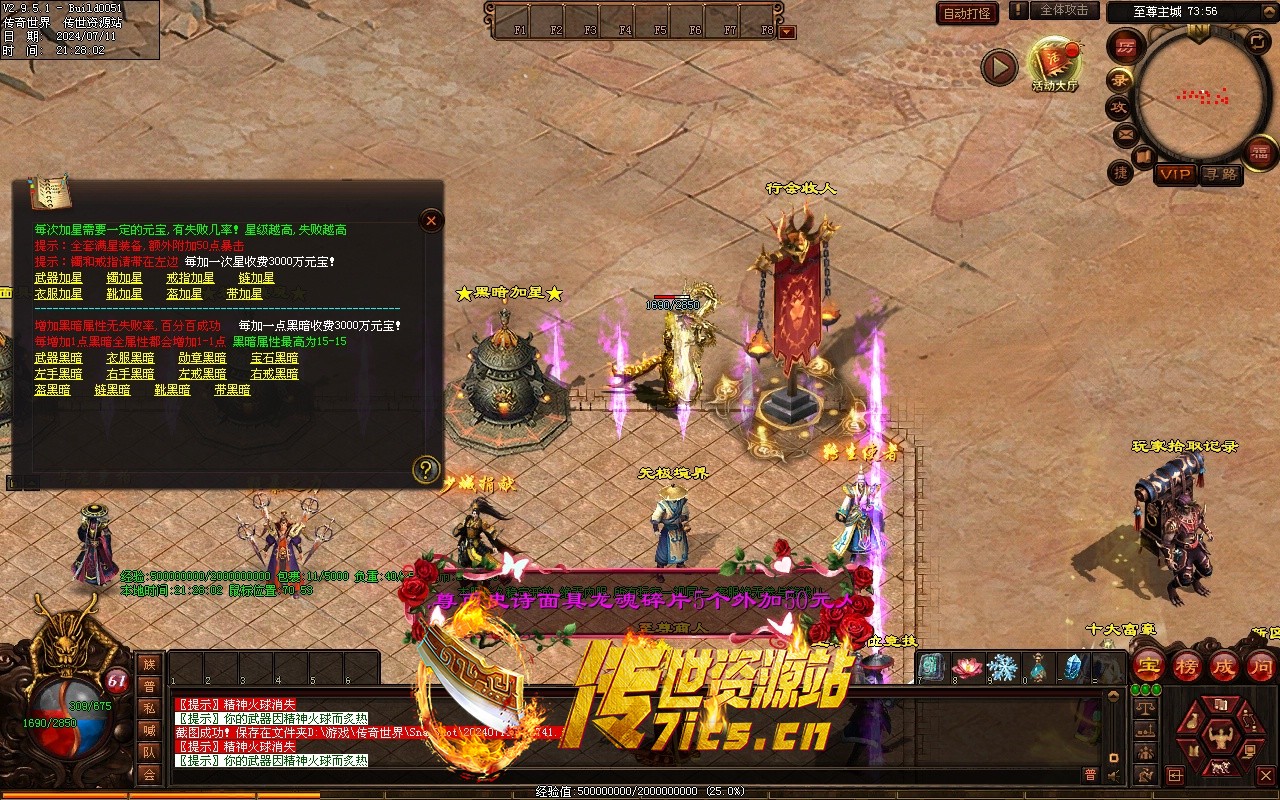Activate the snowflake skill slot
Viewport: 1280px width, 800px height.
pyautogui.click(x=1002, y=667)
